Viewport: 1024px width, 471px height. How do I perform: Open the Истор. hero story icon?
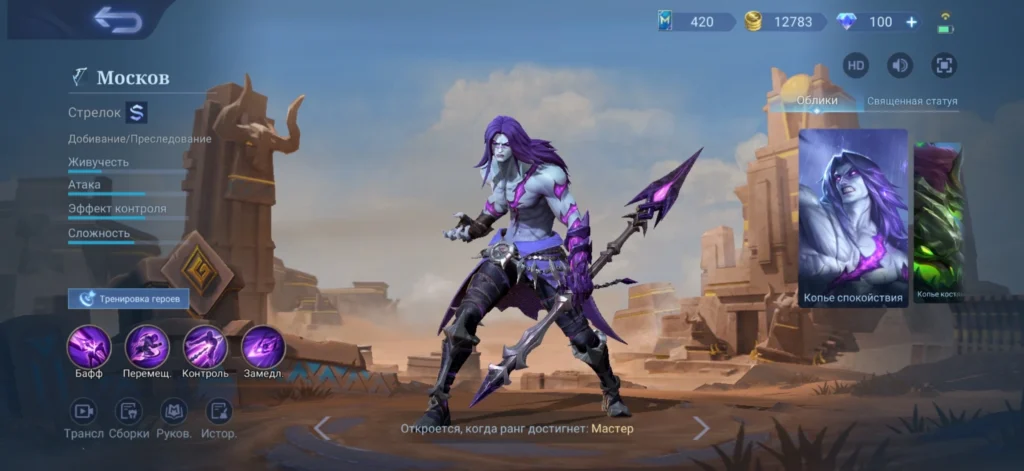coord(219,411)
